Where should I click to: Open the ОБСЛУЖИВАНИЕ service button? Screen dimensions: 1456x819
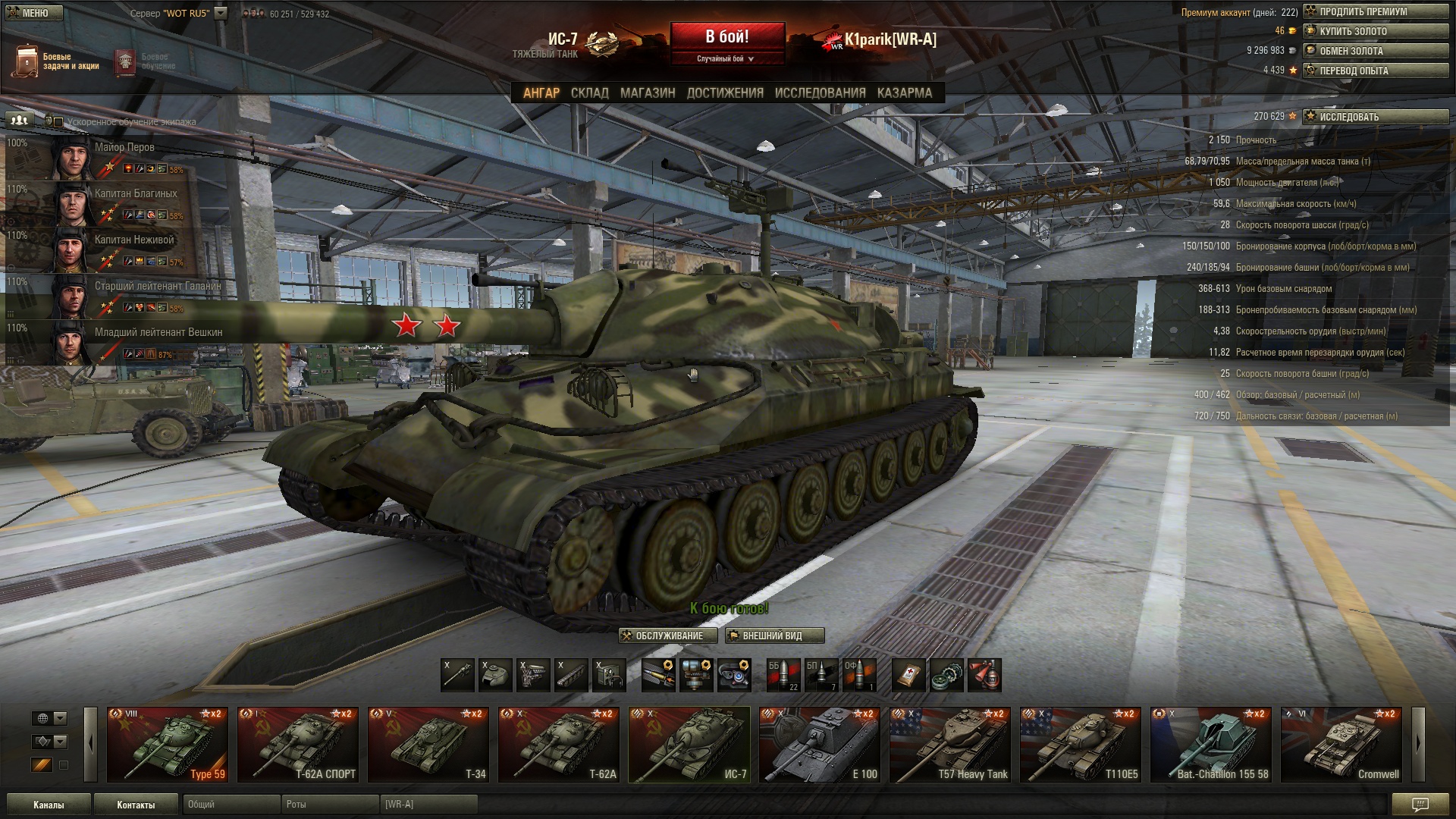tap(668, 635)
